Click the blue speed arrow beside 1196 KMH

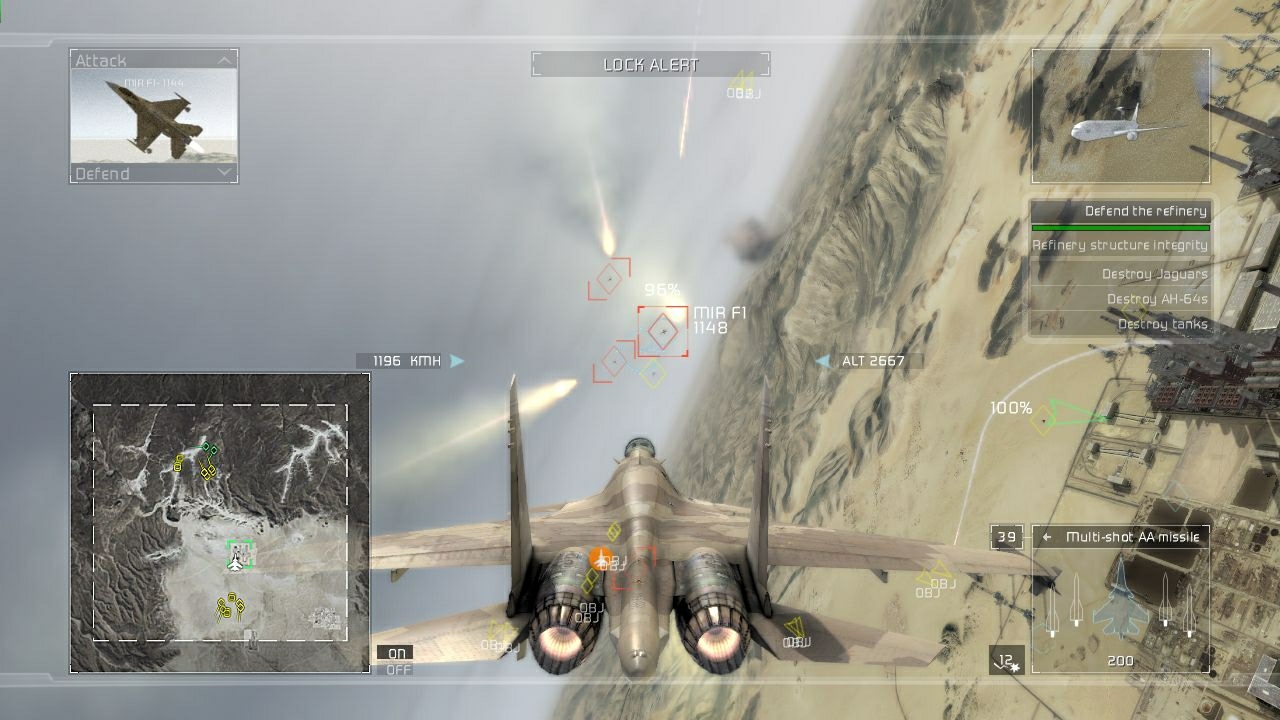pos(457,358)
